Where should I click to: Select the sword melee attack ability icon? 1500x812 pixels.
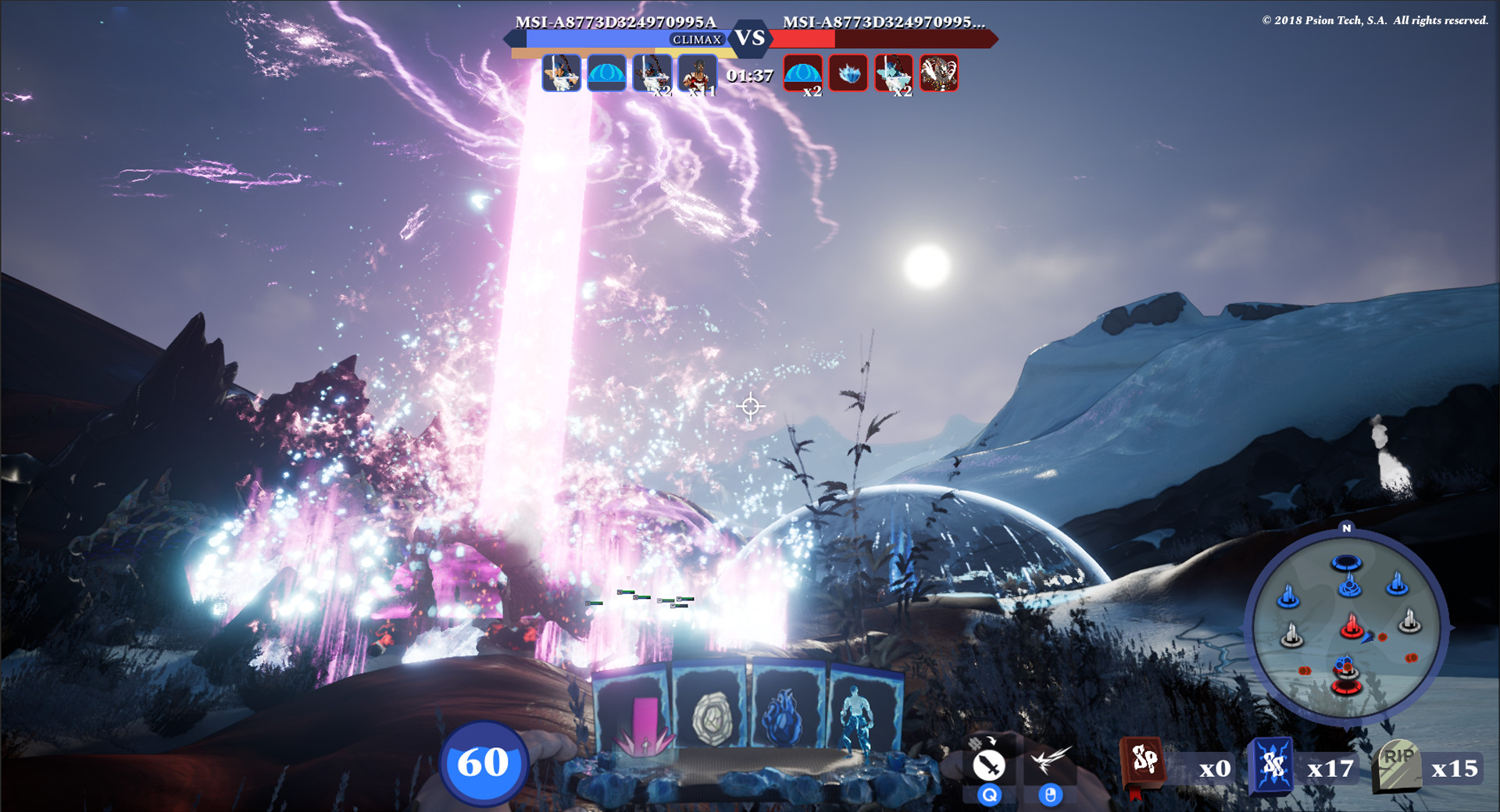989,765
